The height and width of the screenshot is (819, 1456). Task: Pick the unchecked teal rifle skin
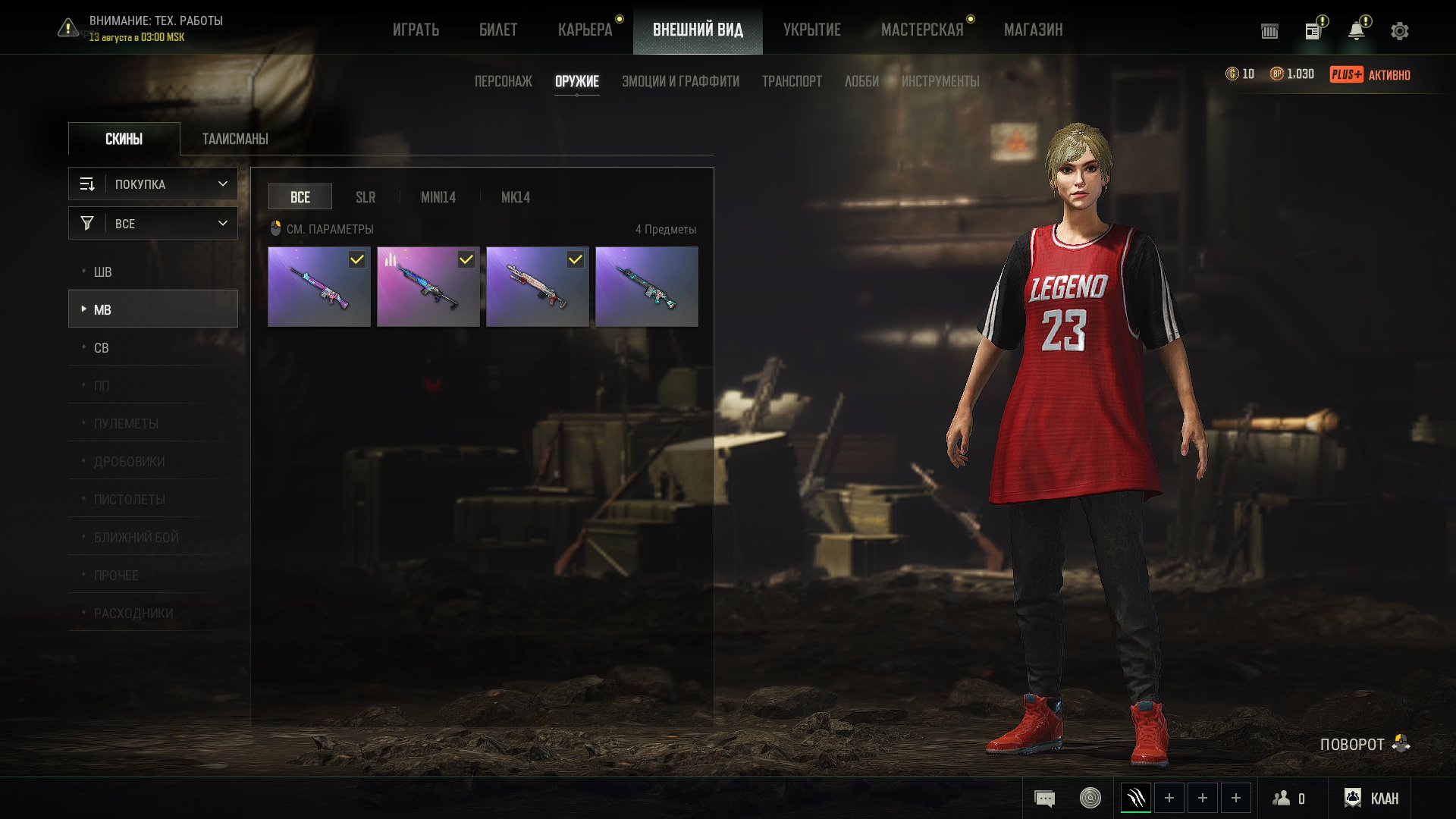tap(647, 287)
